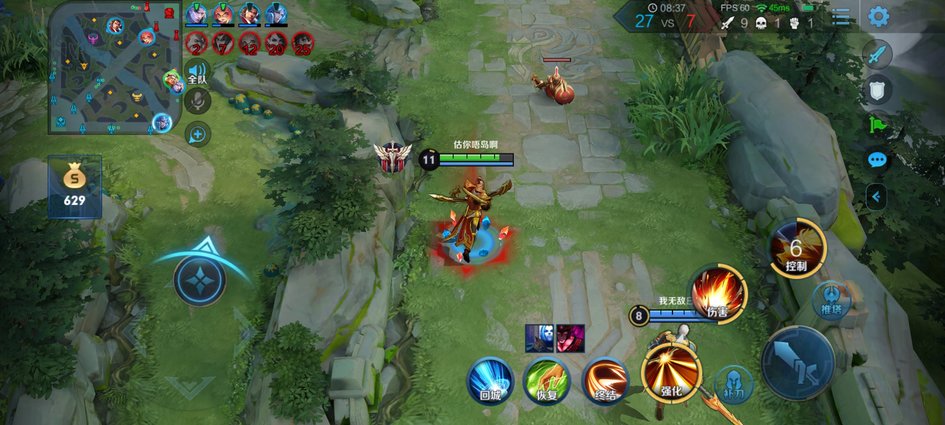Tap the large basic attack button

pos(797,363)
